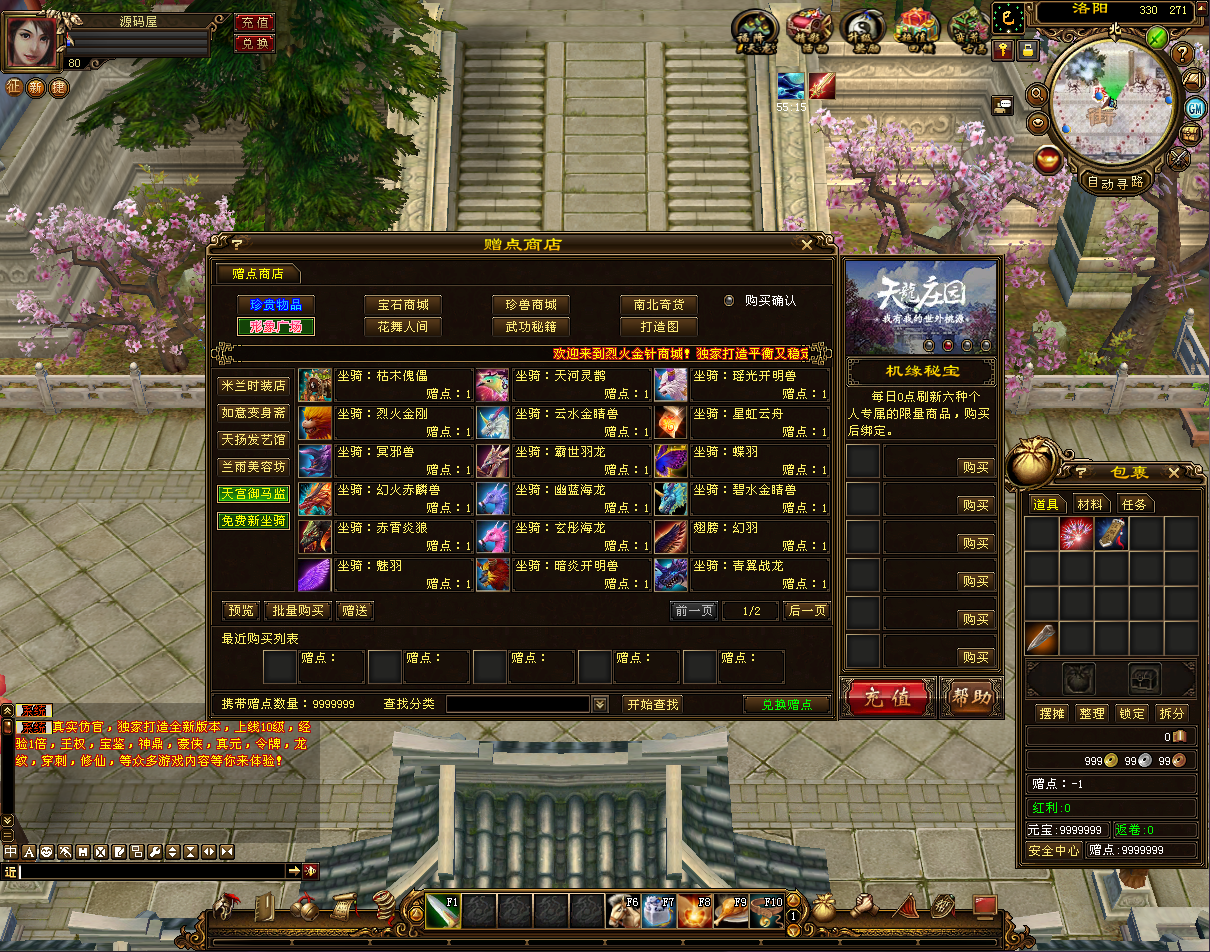Toggle the 购买确认 option
This screenshot has width=1210, height=952.
[x=729, y=300]
